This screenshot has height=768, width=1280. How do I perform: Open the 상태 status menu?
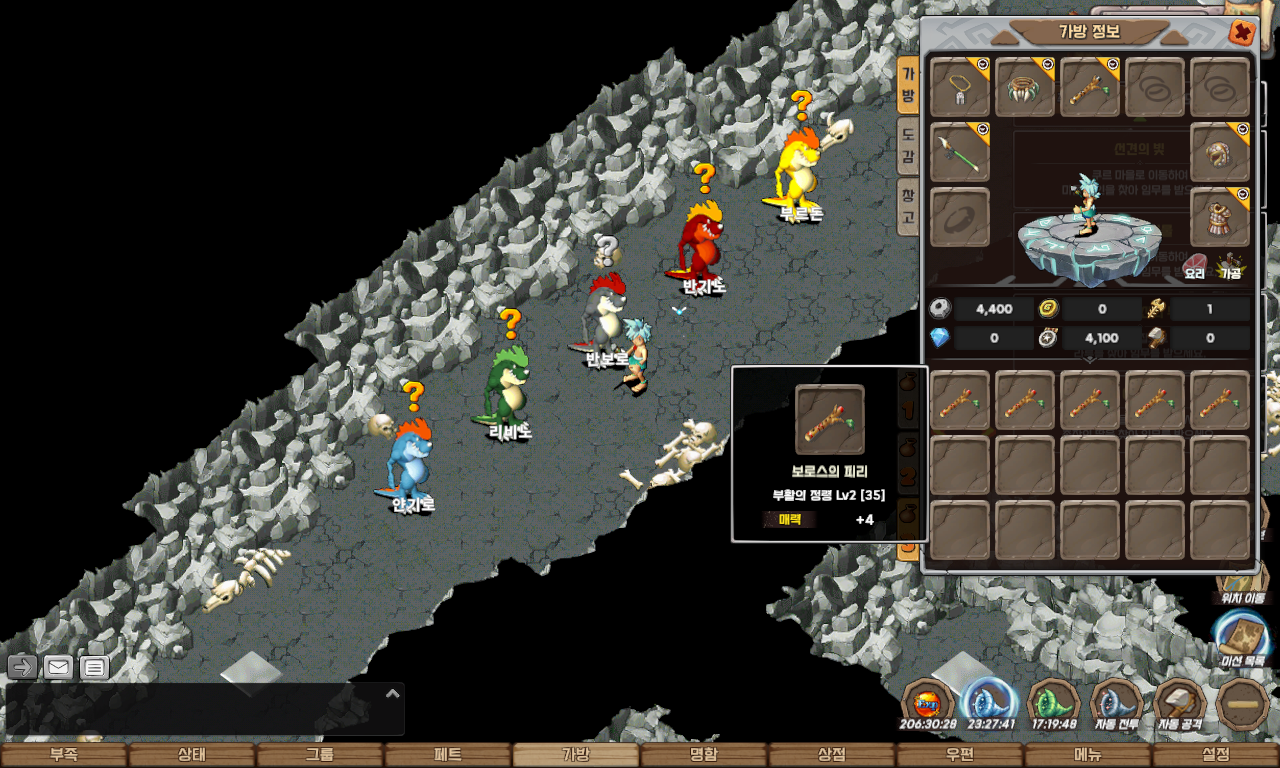[192, 755]
